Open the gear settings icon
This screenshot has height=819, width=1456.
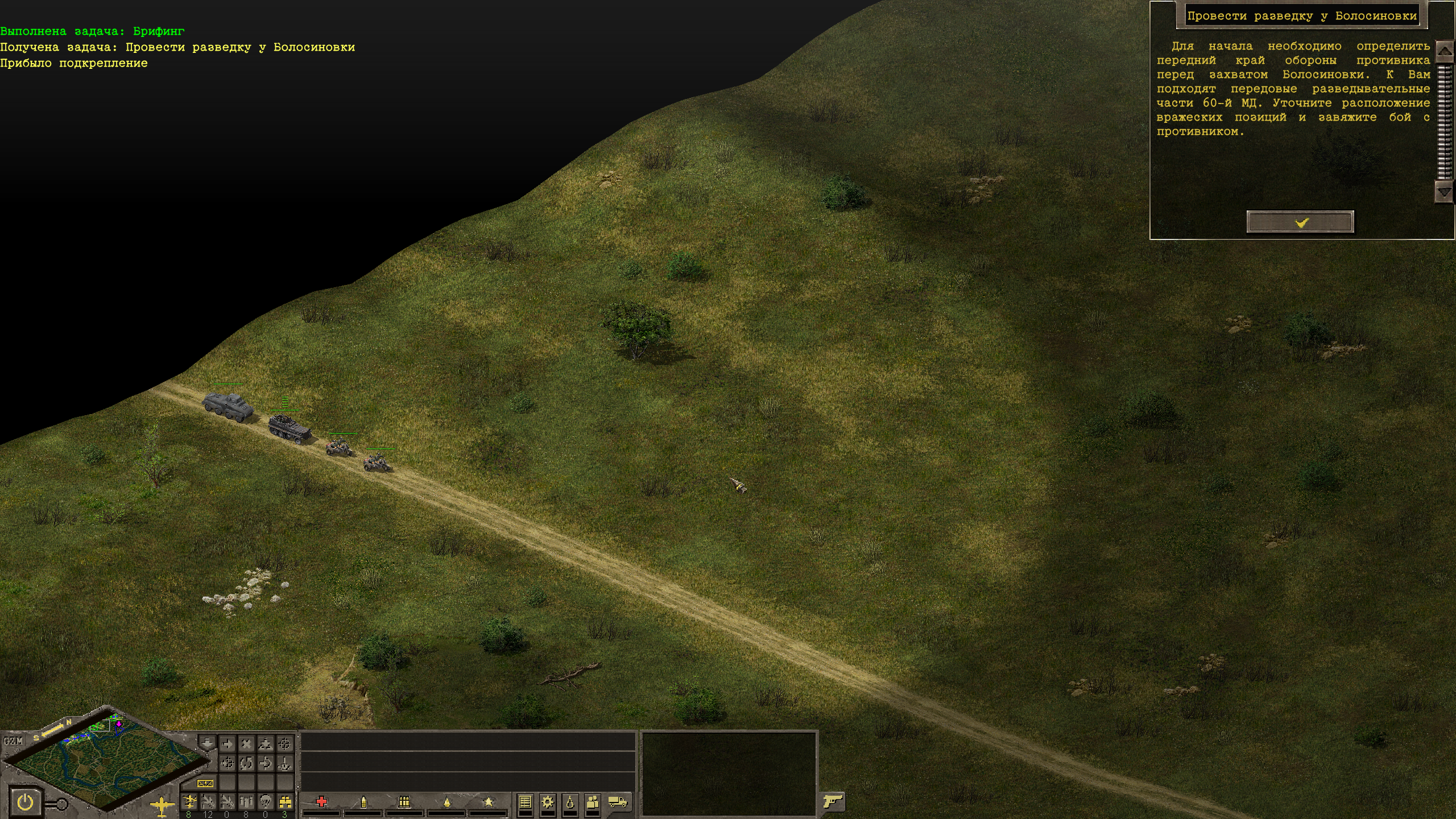[547, 802]
